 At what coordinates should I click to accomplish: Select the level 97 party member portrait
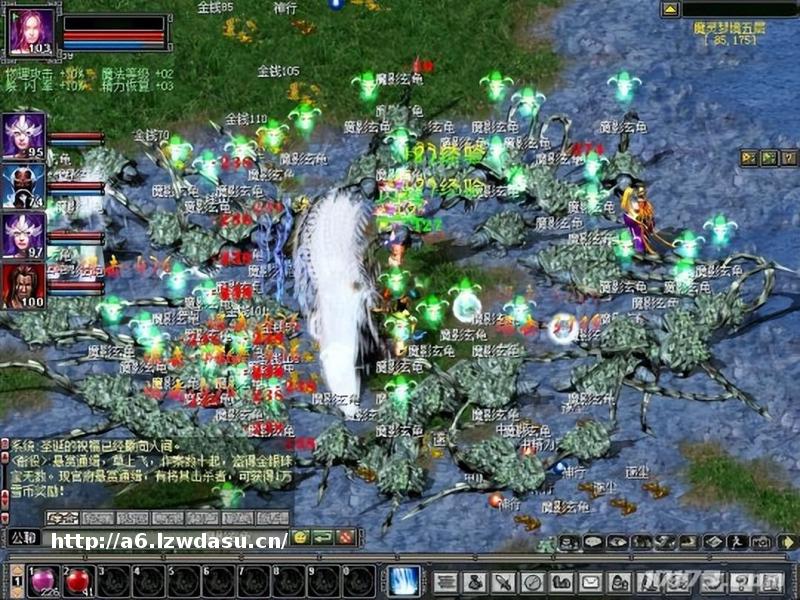click(23, 236)
